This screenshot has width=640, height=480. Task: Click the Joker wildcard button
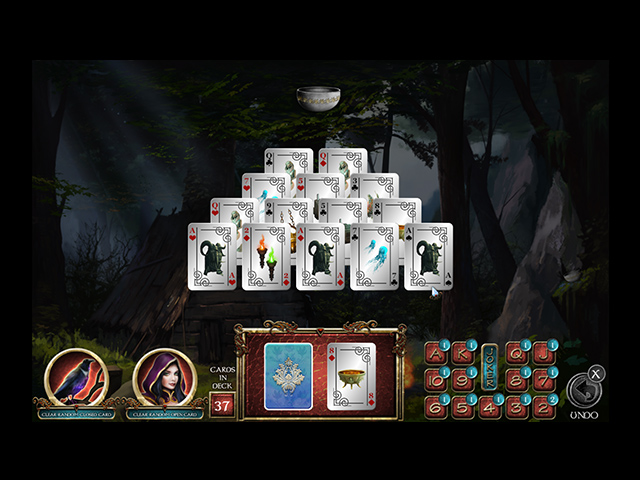click(x=490, y=366)
